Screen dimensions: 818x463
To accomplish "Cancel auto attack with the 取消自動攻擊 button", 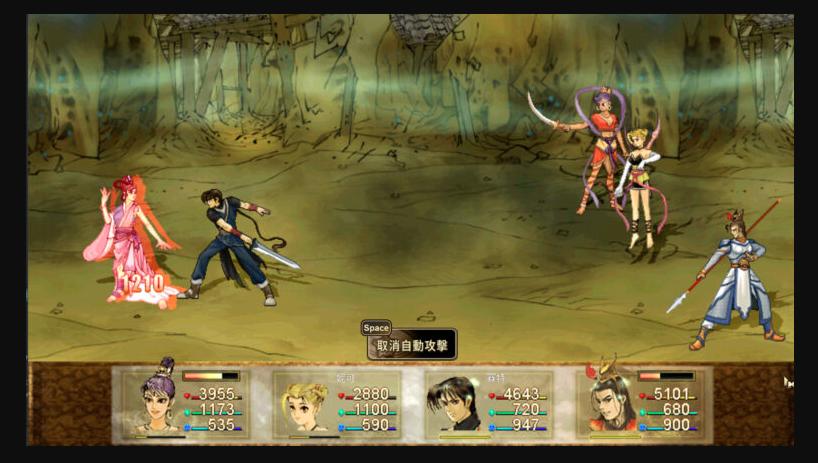I will (412, 346).
